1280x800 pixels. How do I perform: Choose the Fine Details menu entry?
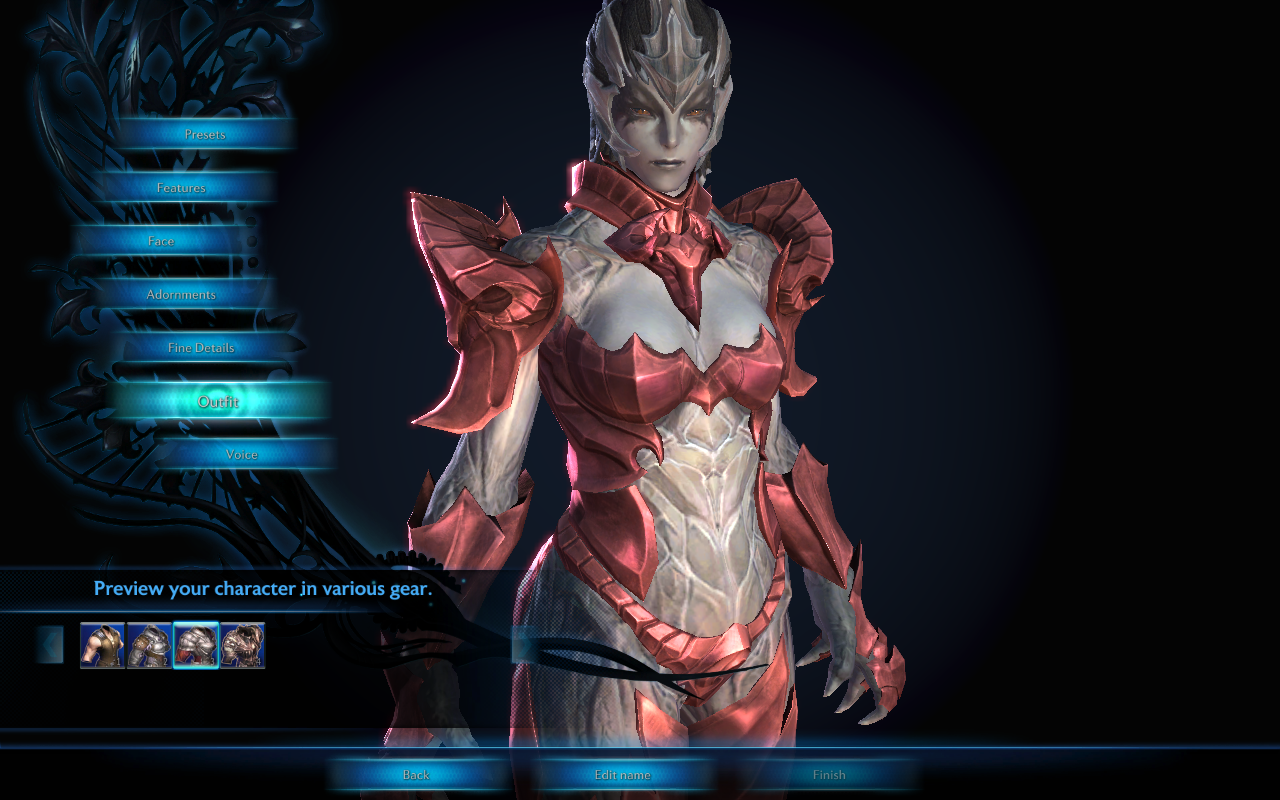(x=201, y=348)
